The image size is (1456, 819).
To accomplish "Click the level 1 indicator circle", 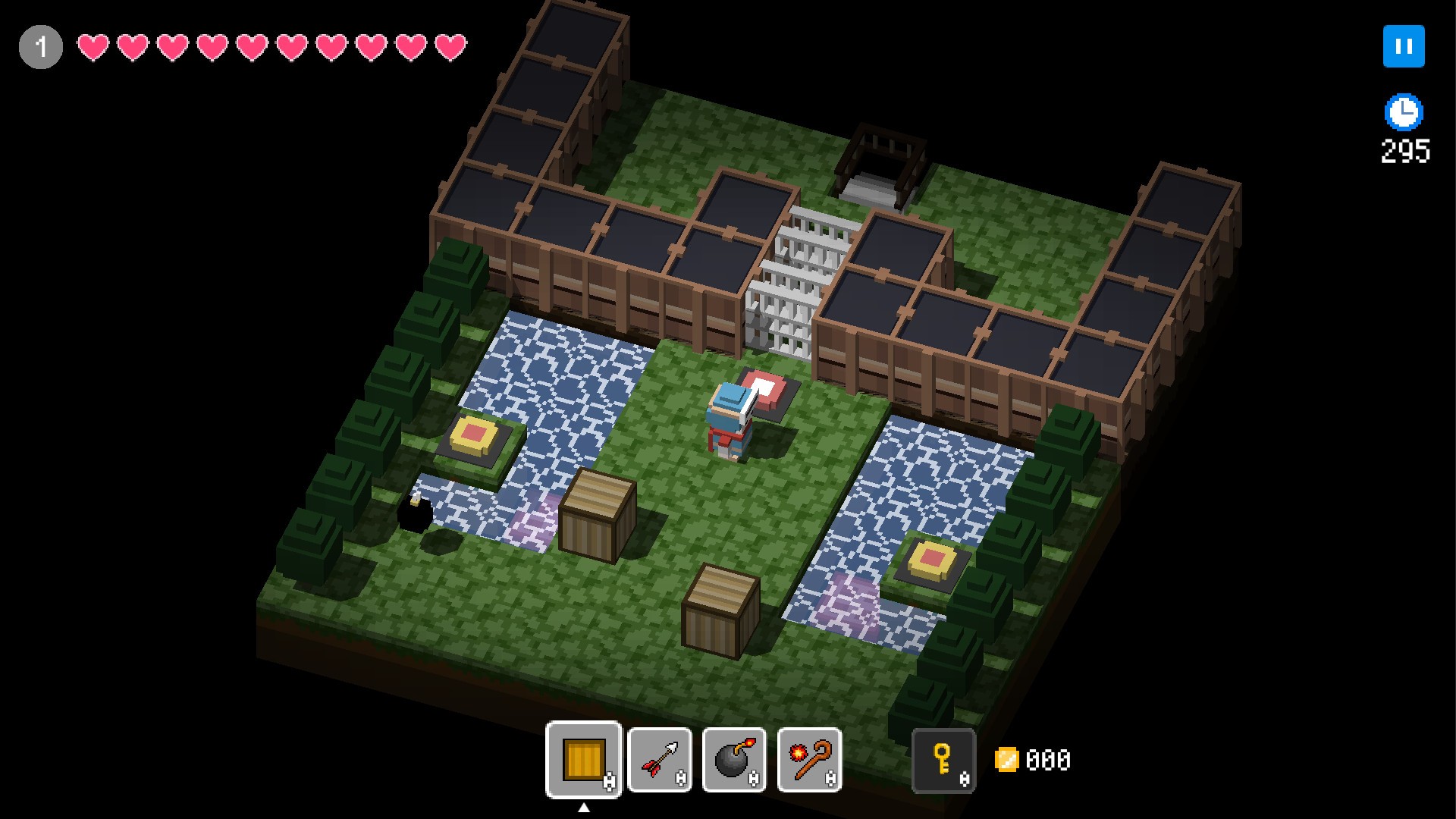I will [39, 47].
